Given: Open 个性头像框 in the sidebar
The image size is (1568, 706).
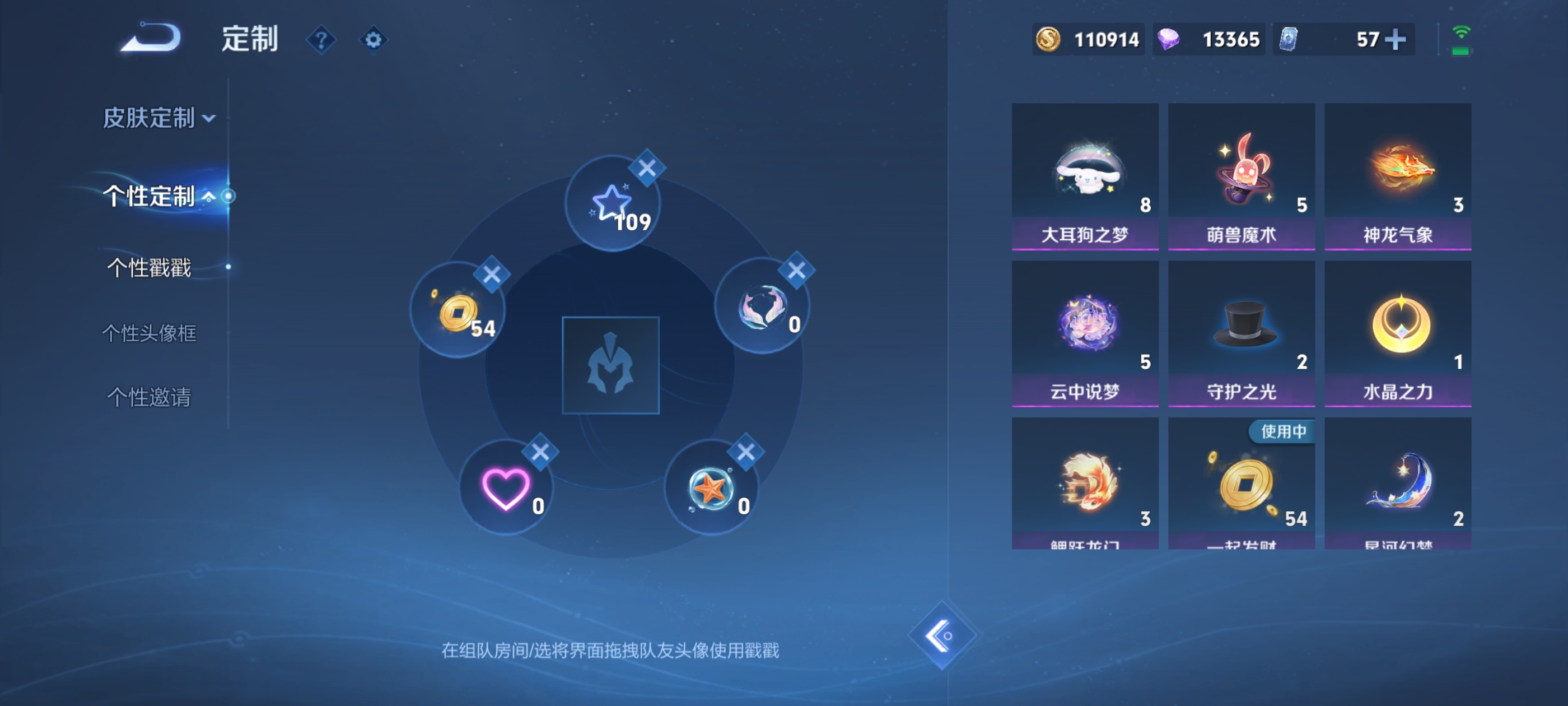Looking at the screenshot, I should click(x=150, y=333).
